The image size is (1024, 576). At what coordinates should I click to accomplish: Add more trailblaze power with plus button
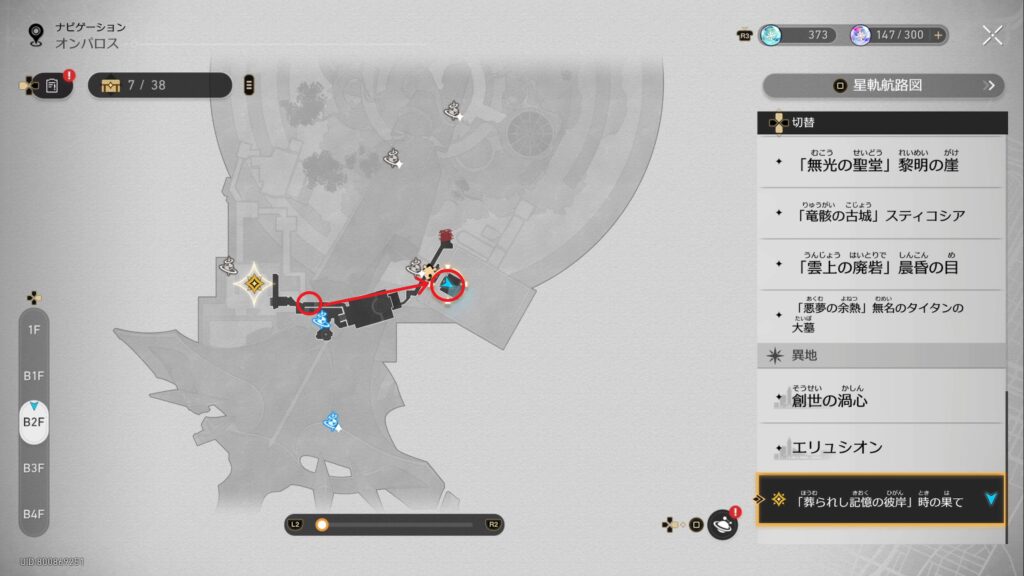click(938, 36)
